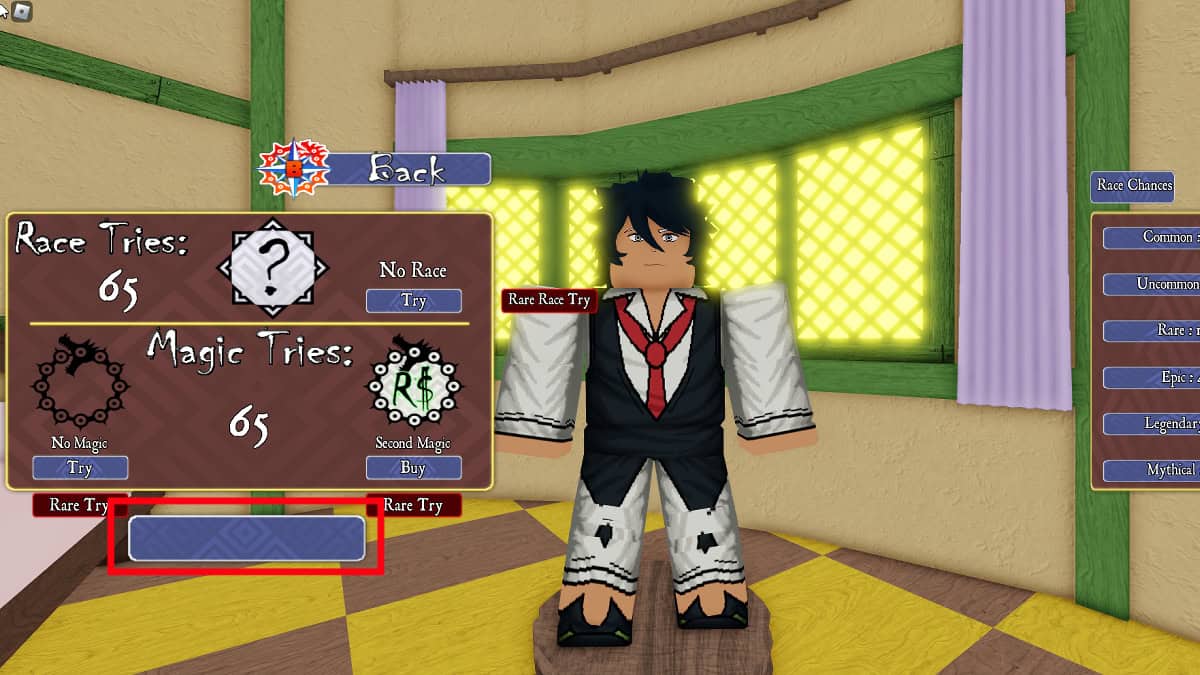Image resolution: width=1200 pixels, height=675 pixels.
Task: Select the Rare race chance row
Action: pyautogui.click(x=1152, y=330)
